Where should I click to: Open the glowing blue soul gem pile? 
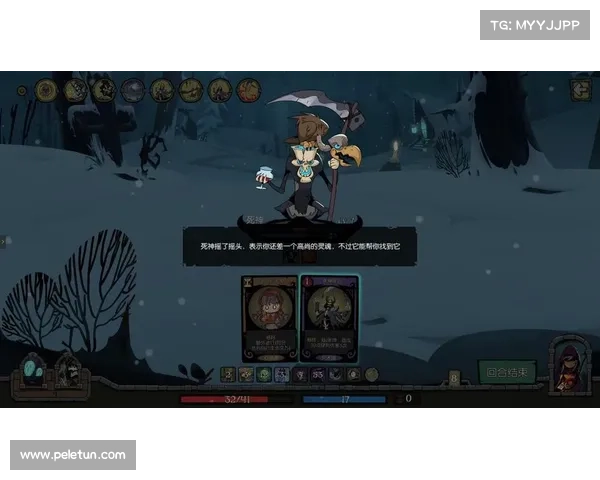pos(32,371)
